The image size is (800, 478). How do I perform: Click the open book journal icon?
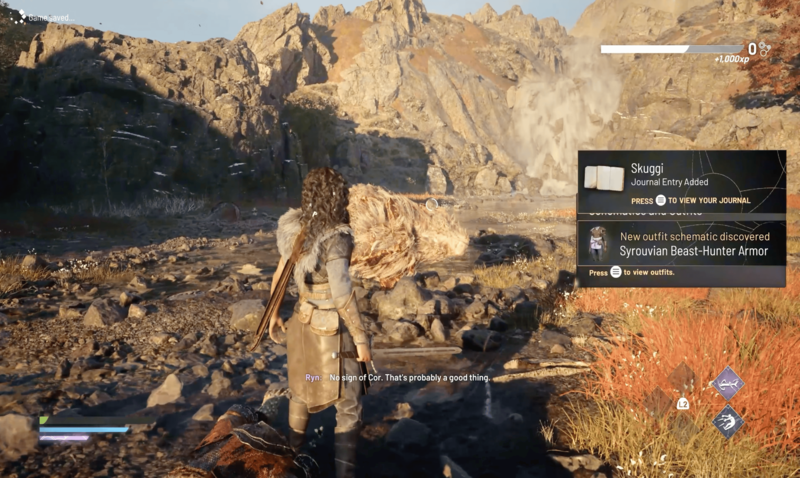(x=604, y=178)
